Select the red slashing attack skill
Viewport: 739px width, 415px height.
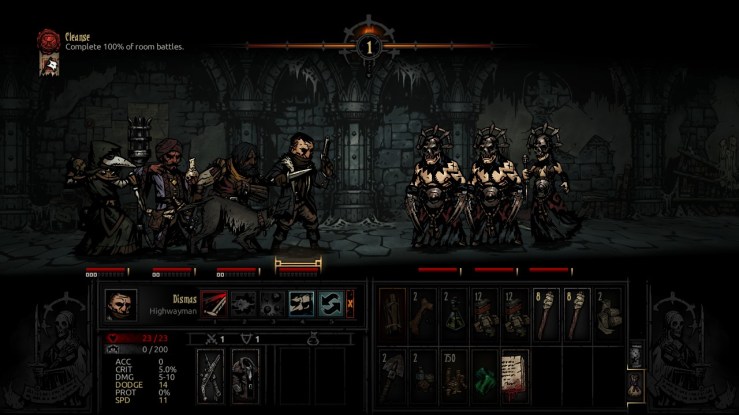(x=215, y=304)
